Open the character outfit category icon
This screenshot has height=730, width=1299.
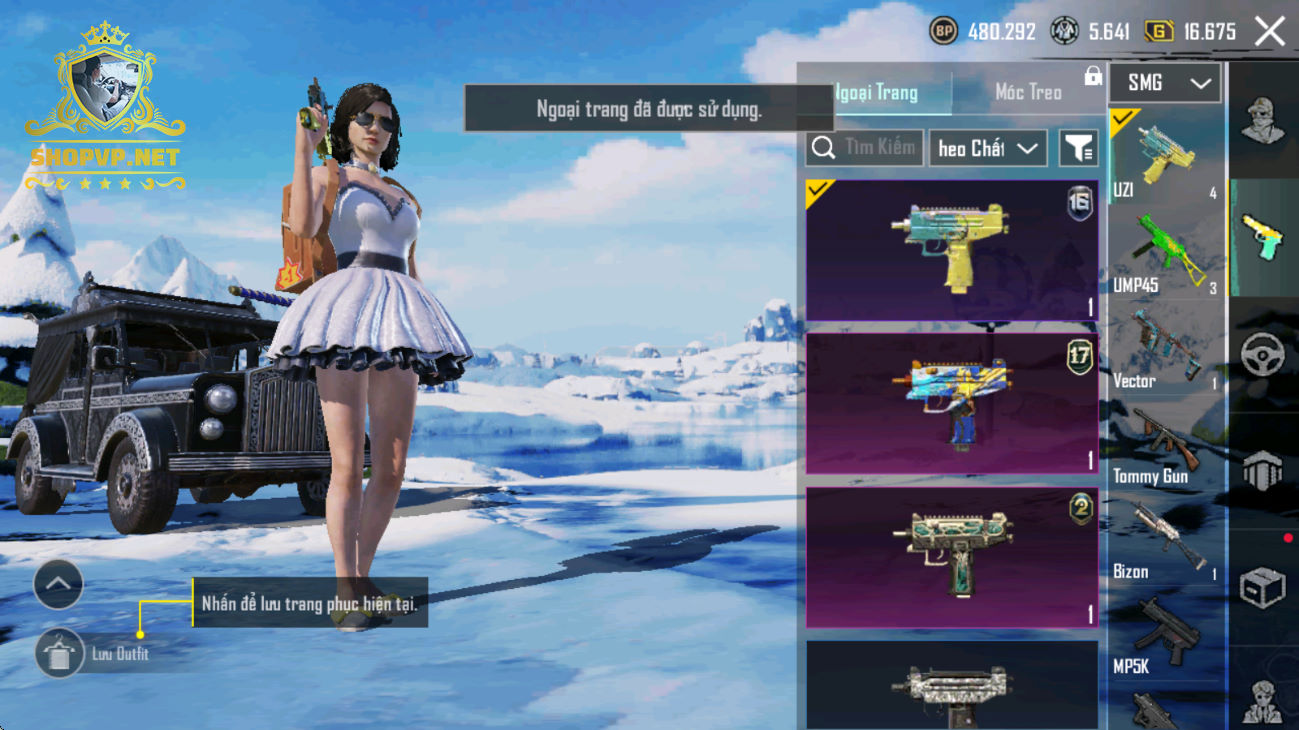[1263, 121]
